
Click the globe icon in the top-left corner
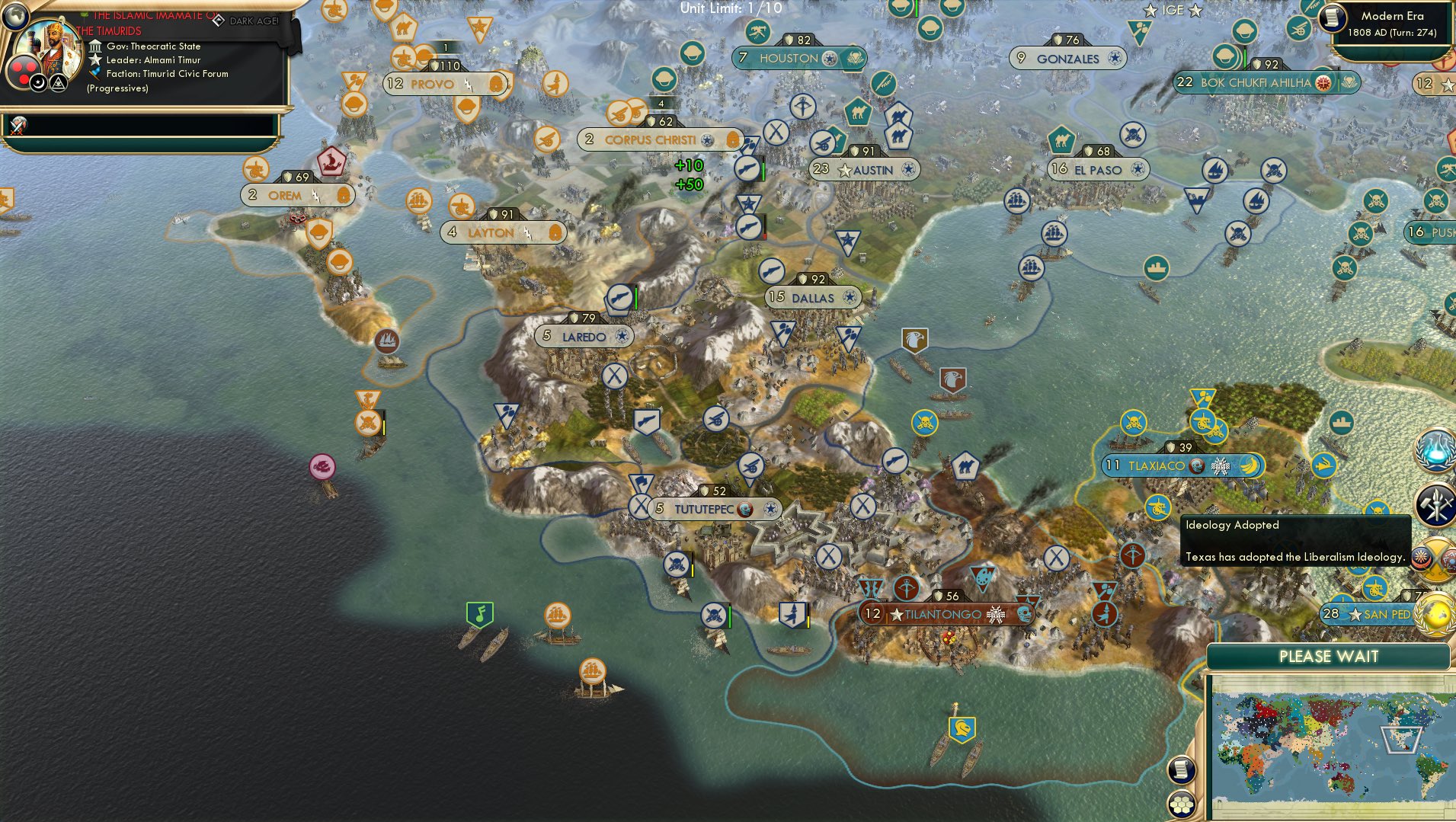15,15
